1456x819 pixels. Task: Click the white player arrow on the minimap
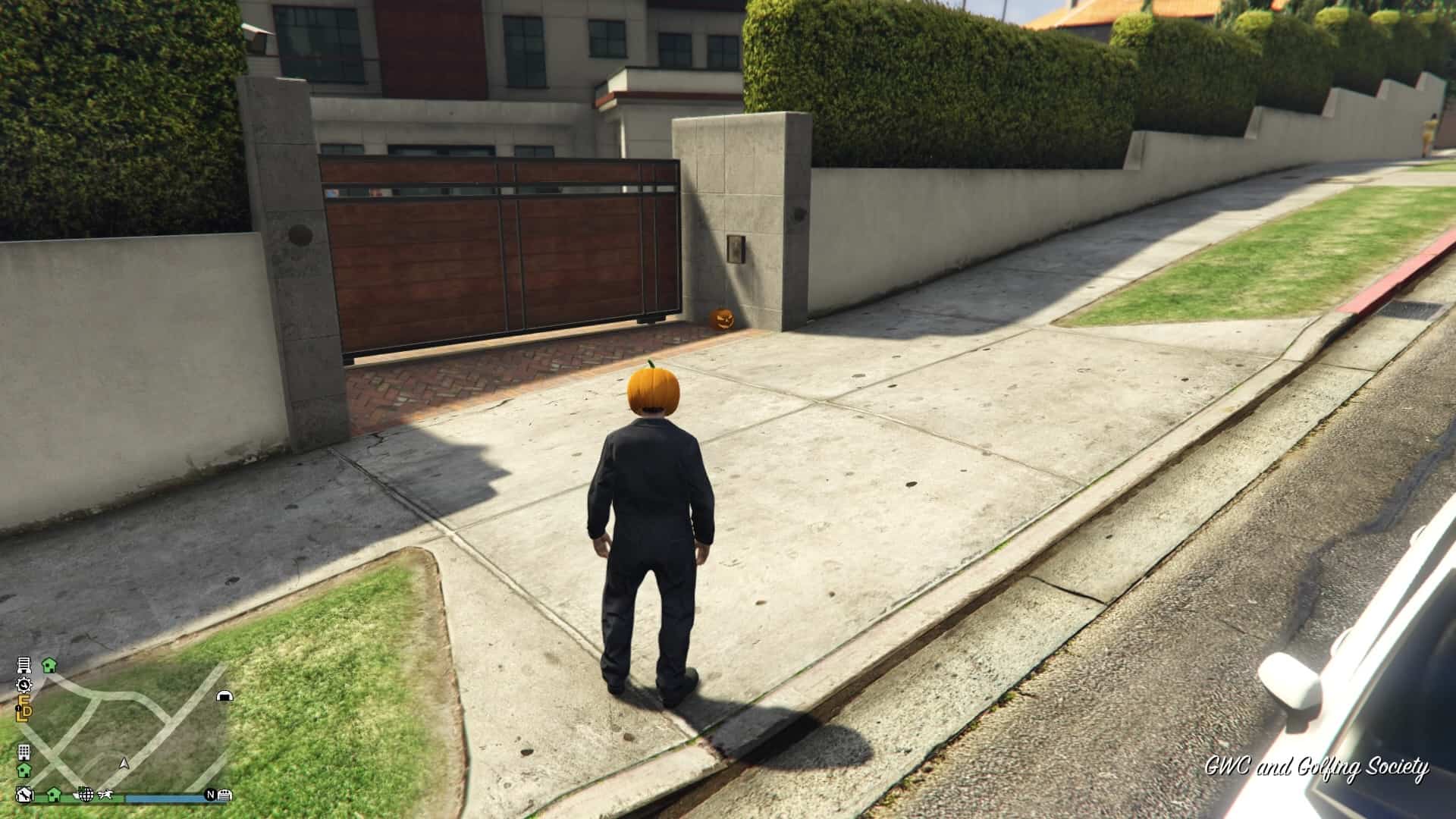[125, 763]
